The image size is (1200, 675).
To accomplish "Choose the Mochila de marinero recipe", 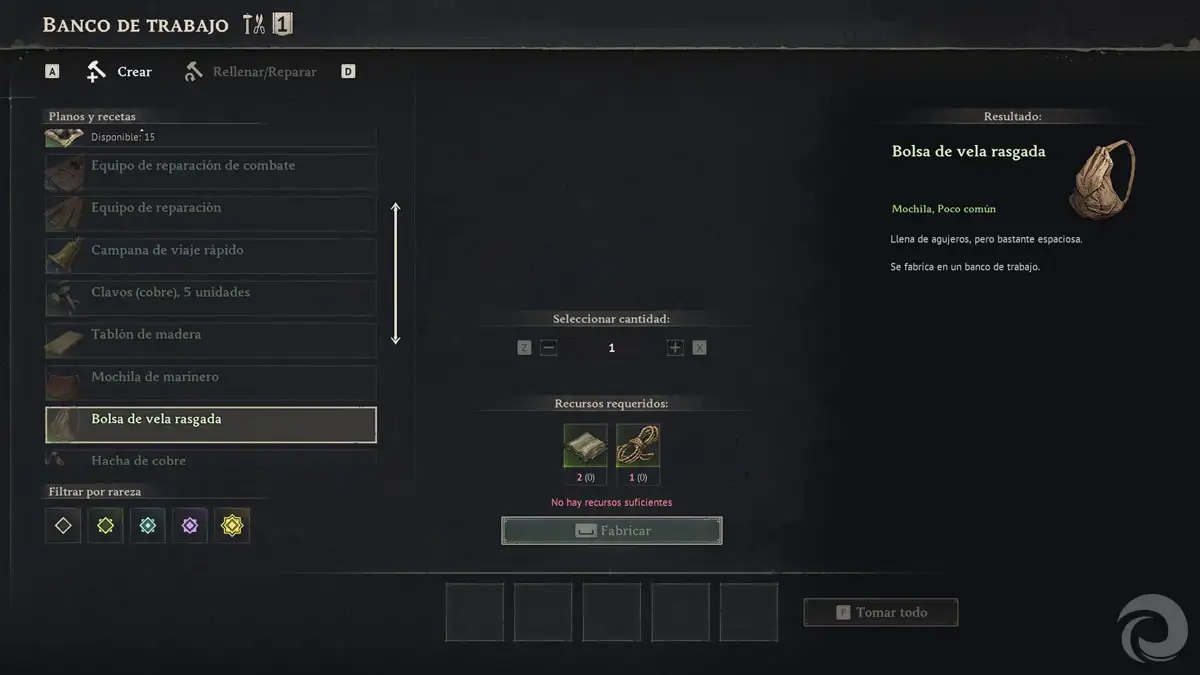I will pos(211,380).
